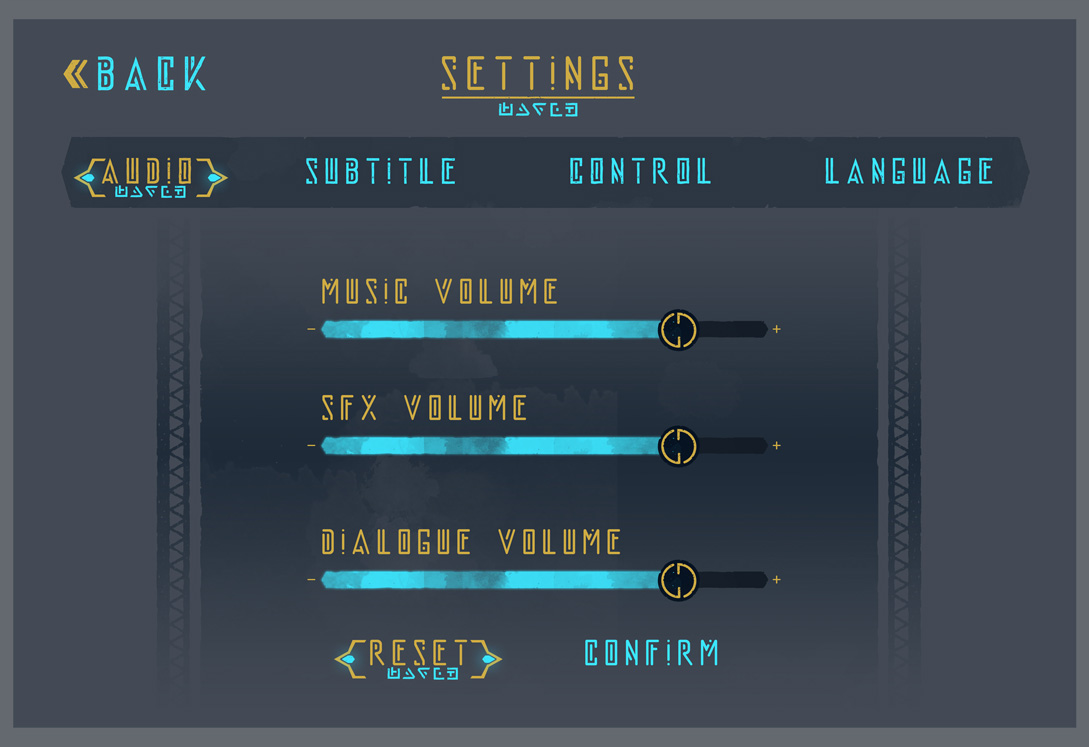Click the Dialogue Volume slider handle
Viewport: 1089px width, 747px height.
pos(678,579)
